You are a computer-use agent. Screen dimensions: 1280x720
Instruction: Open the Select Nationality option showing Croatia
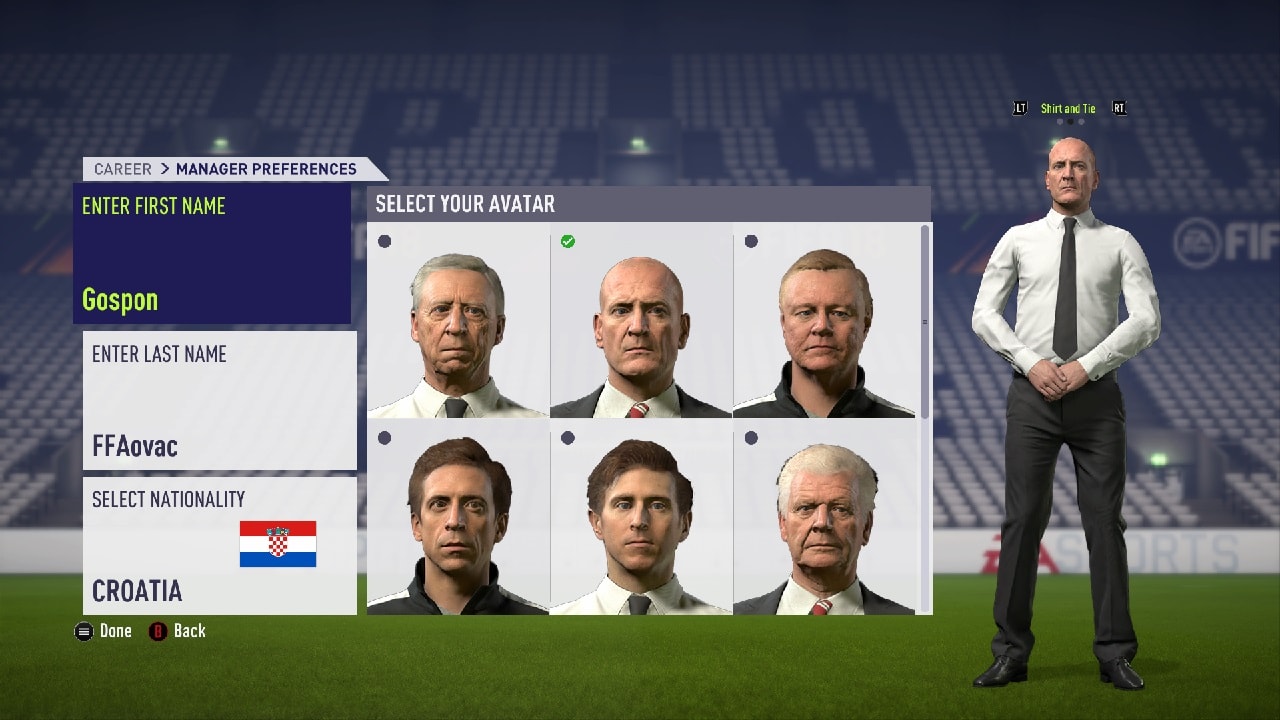[x=219, y=545]
